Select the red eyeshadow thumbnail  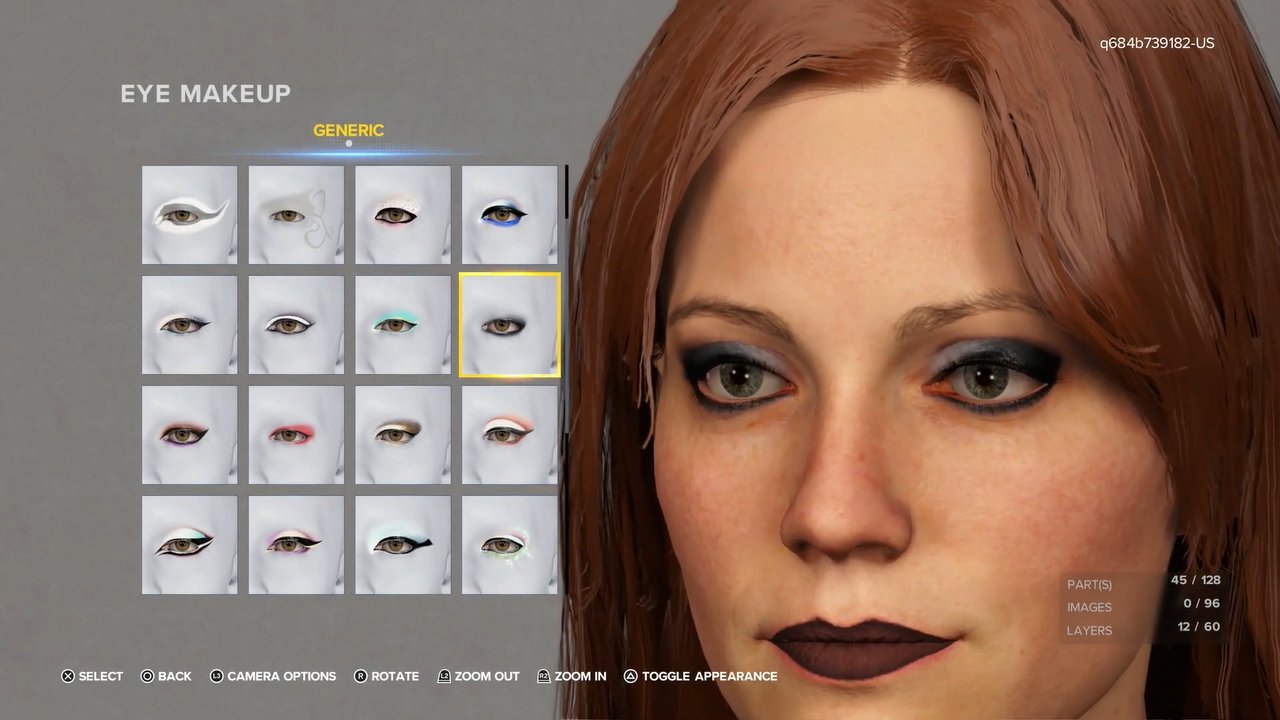coord(295,434)
